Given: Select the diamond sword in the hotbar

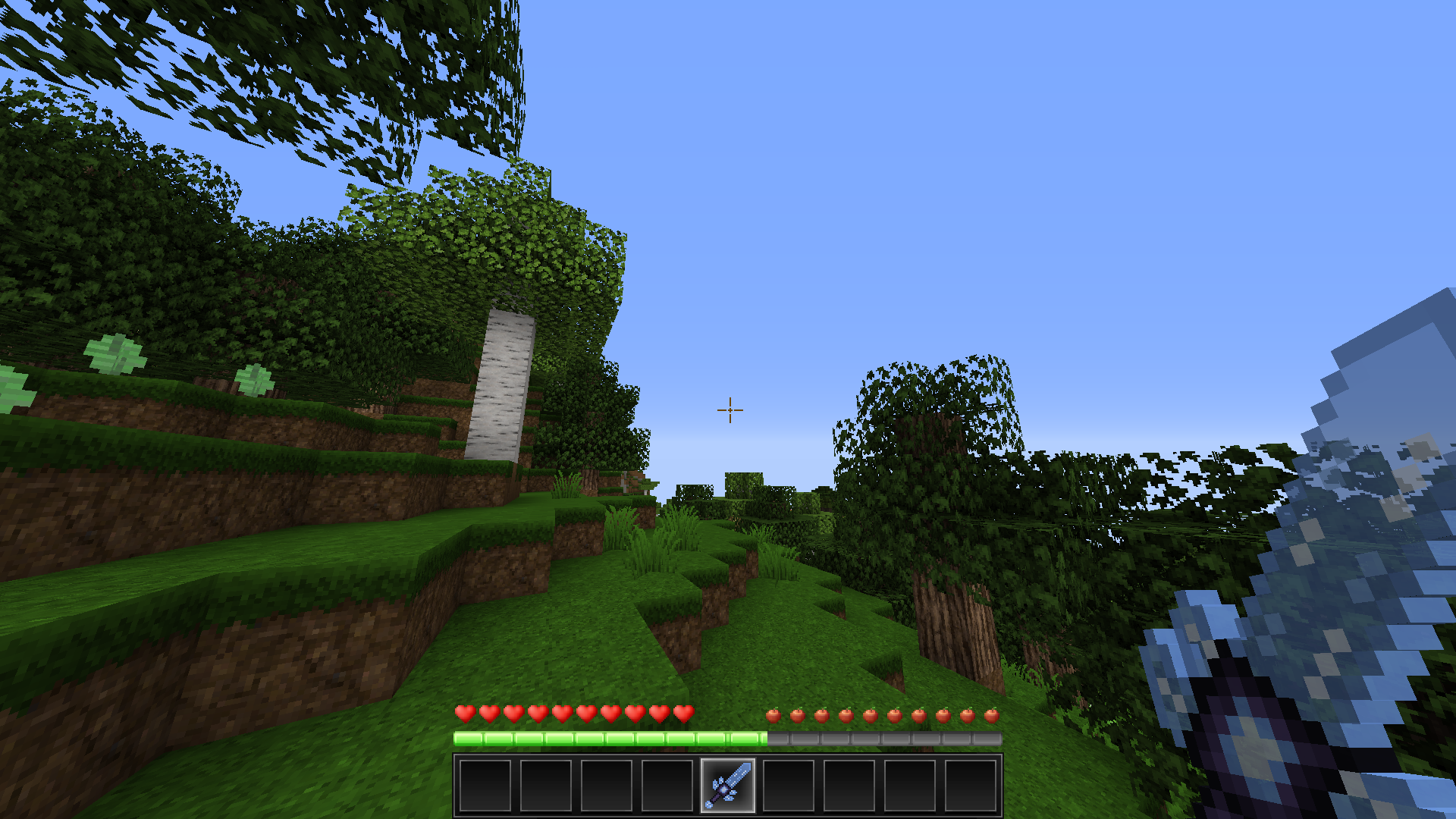Looking at the screenshot, I should [x=730, y=786].
